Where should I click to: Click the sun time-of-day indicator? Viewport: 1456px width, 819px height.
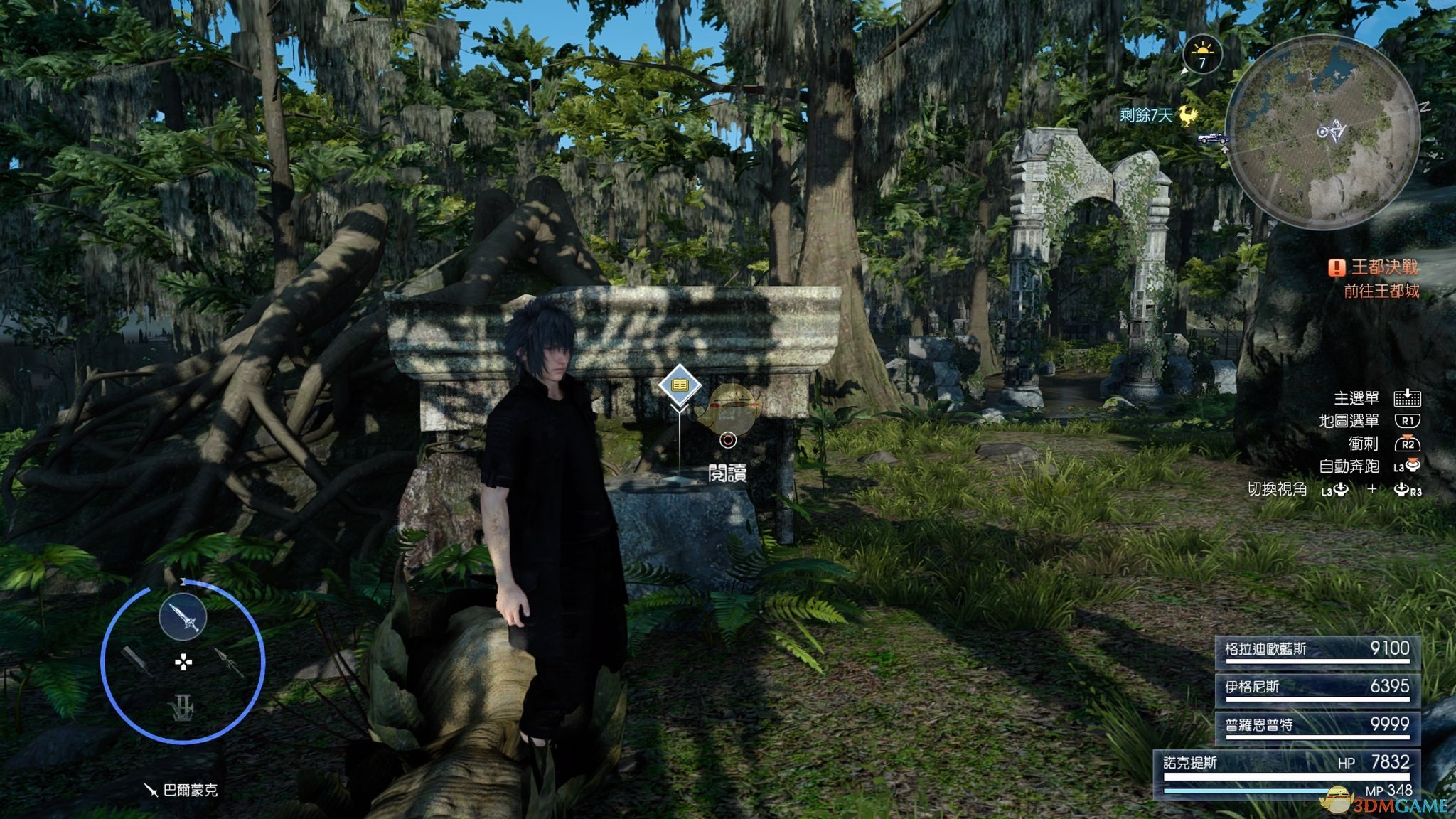[1202, 54]
